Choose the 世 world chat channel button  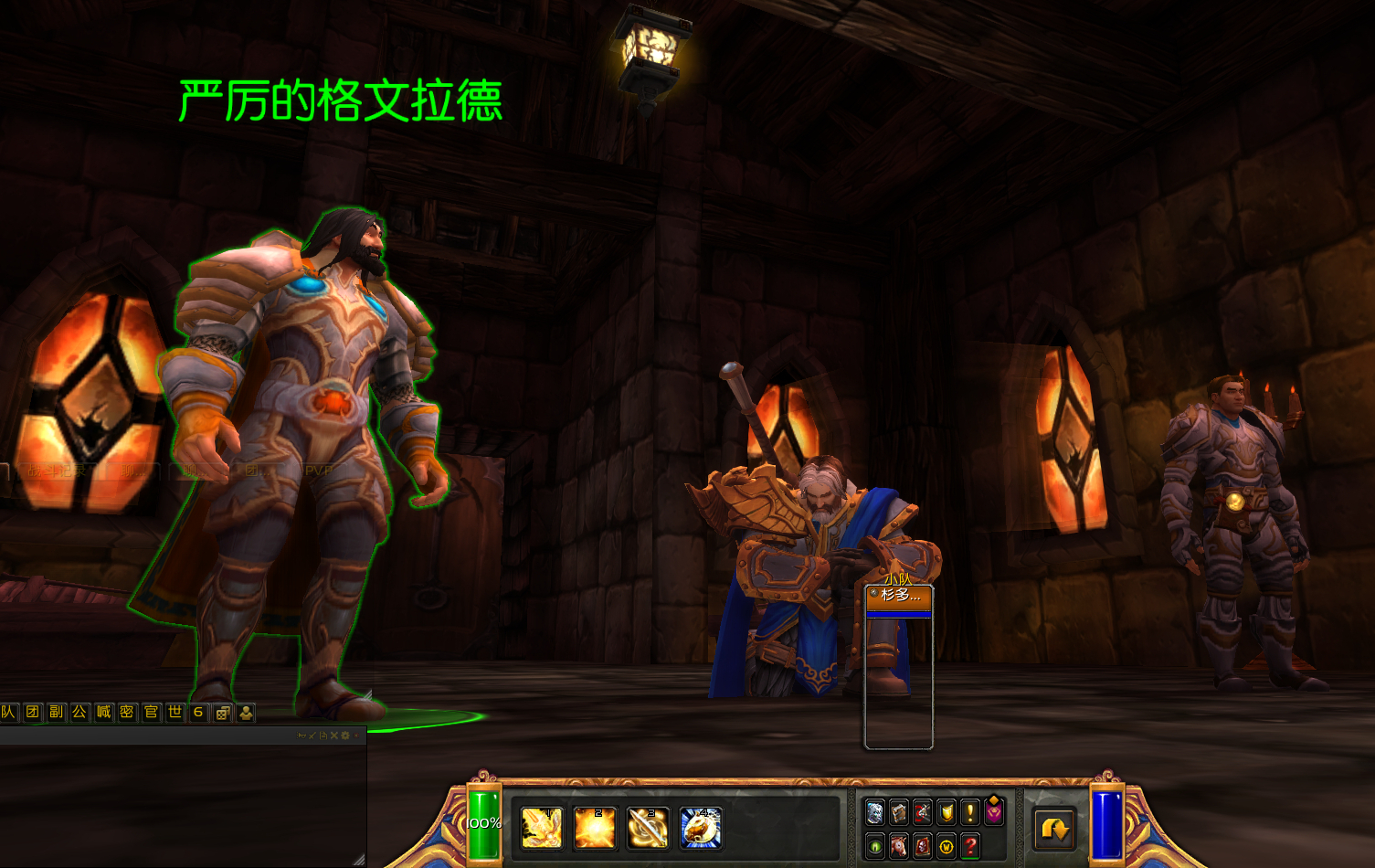pos(175,712)
